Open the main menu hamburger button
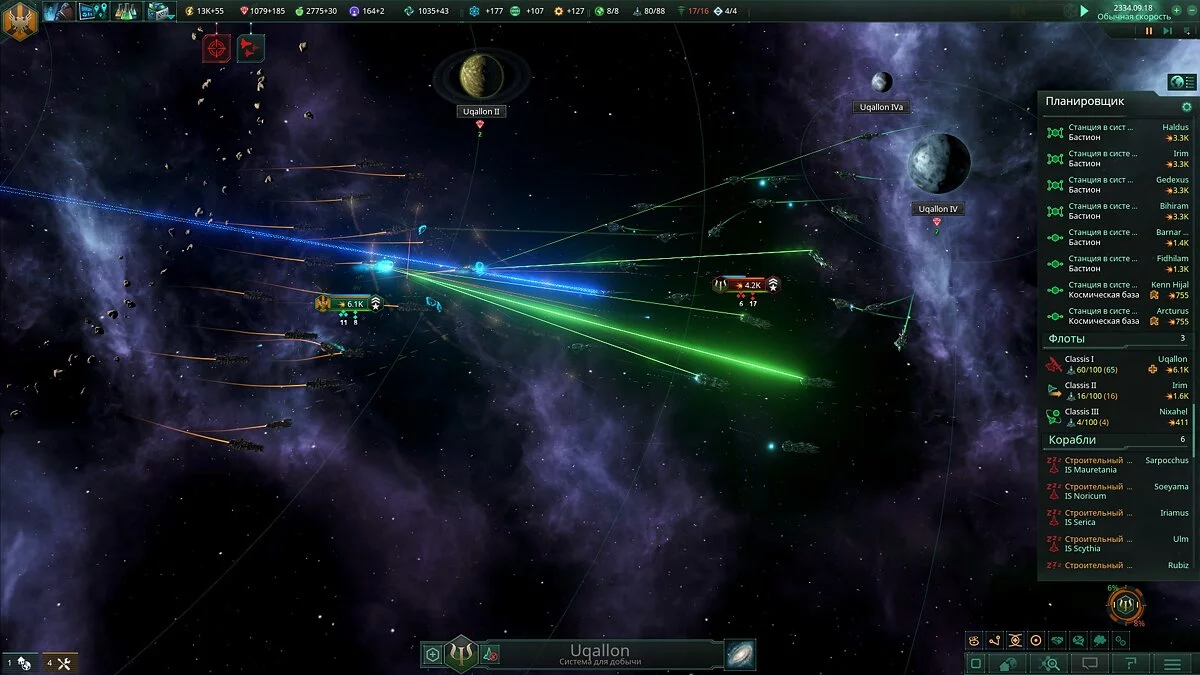The height and width of the screenshot is (675, 1200). tap(1173, 663)
